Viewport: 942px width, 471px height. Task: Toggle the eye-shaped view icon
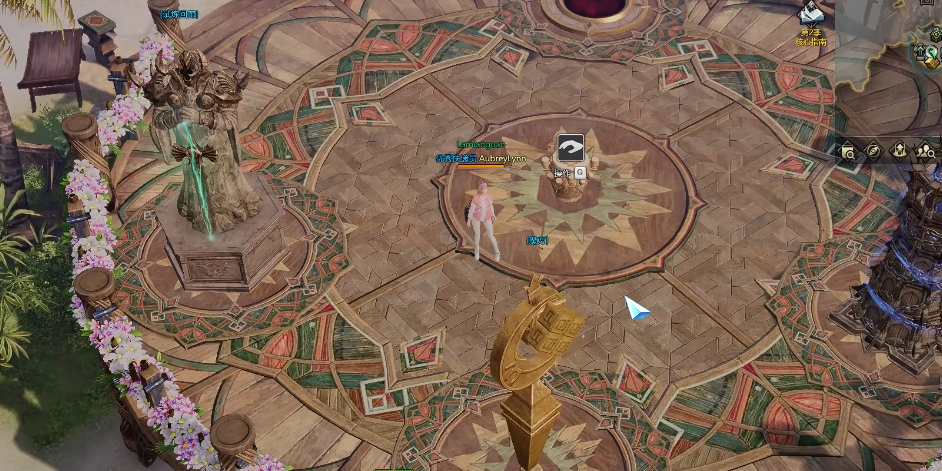coord(873,151)
